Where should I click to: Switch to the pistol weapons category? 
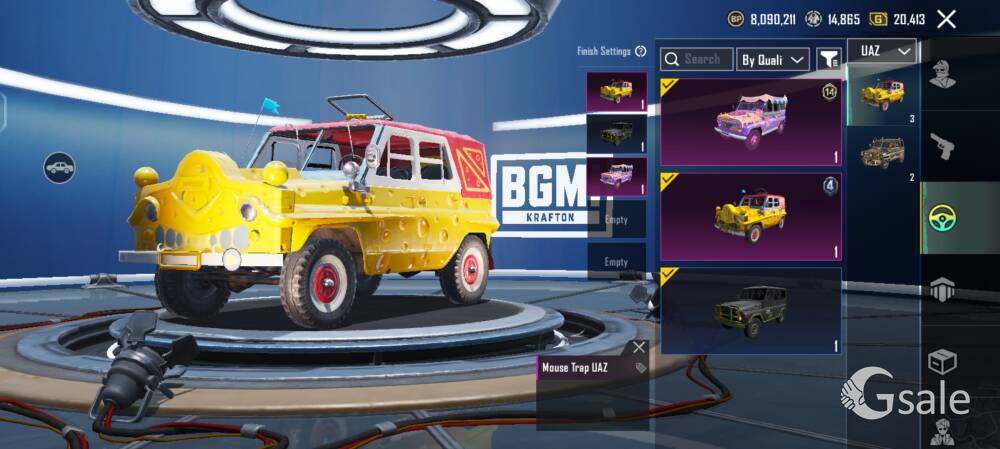pyautogui.click(x=942, y=147)
